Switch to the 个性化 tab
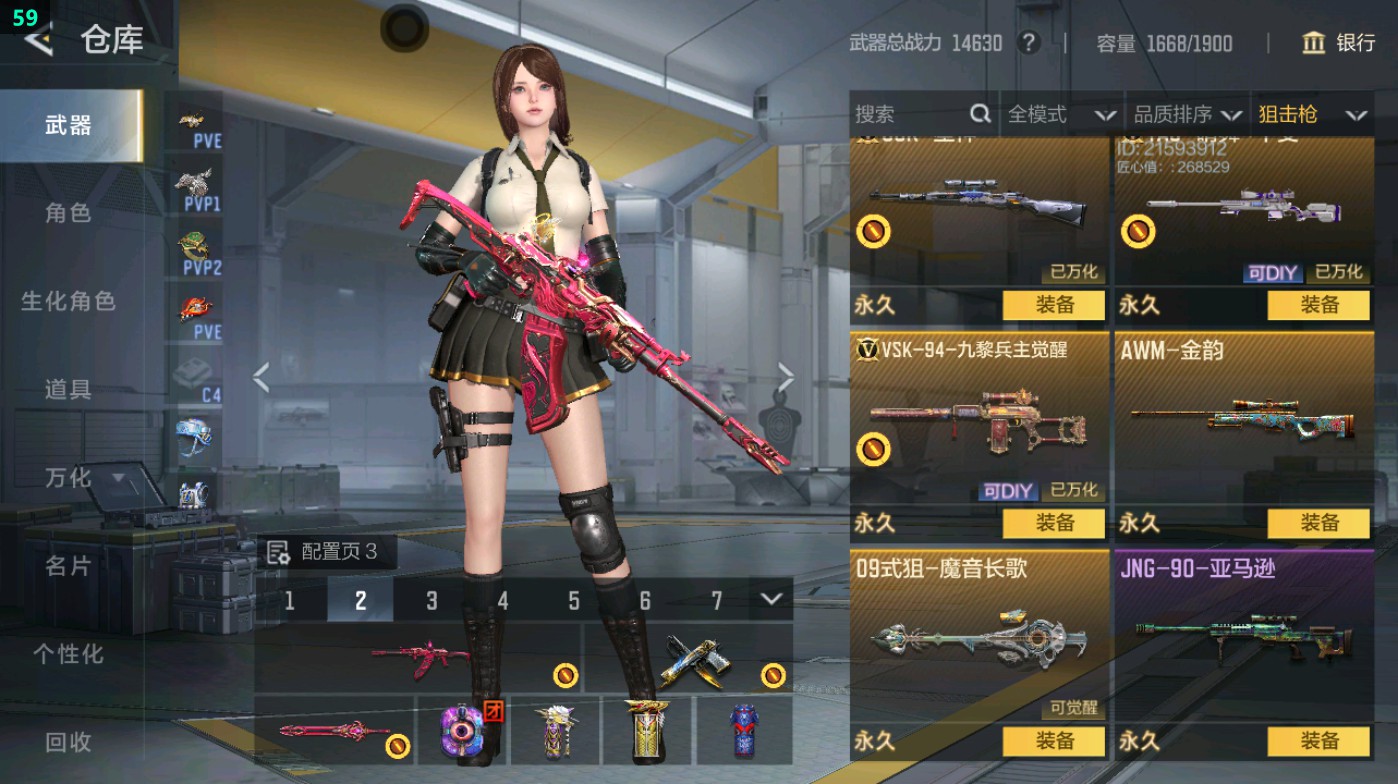The image size is (1398, 784). (x=68, y=654)
